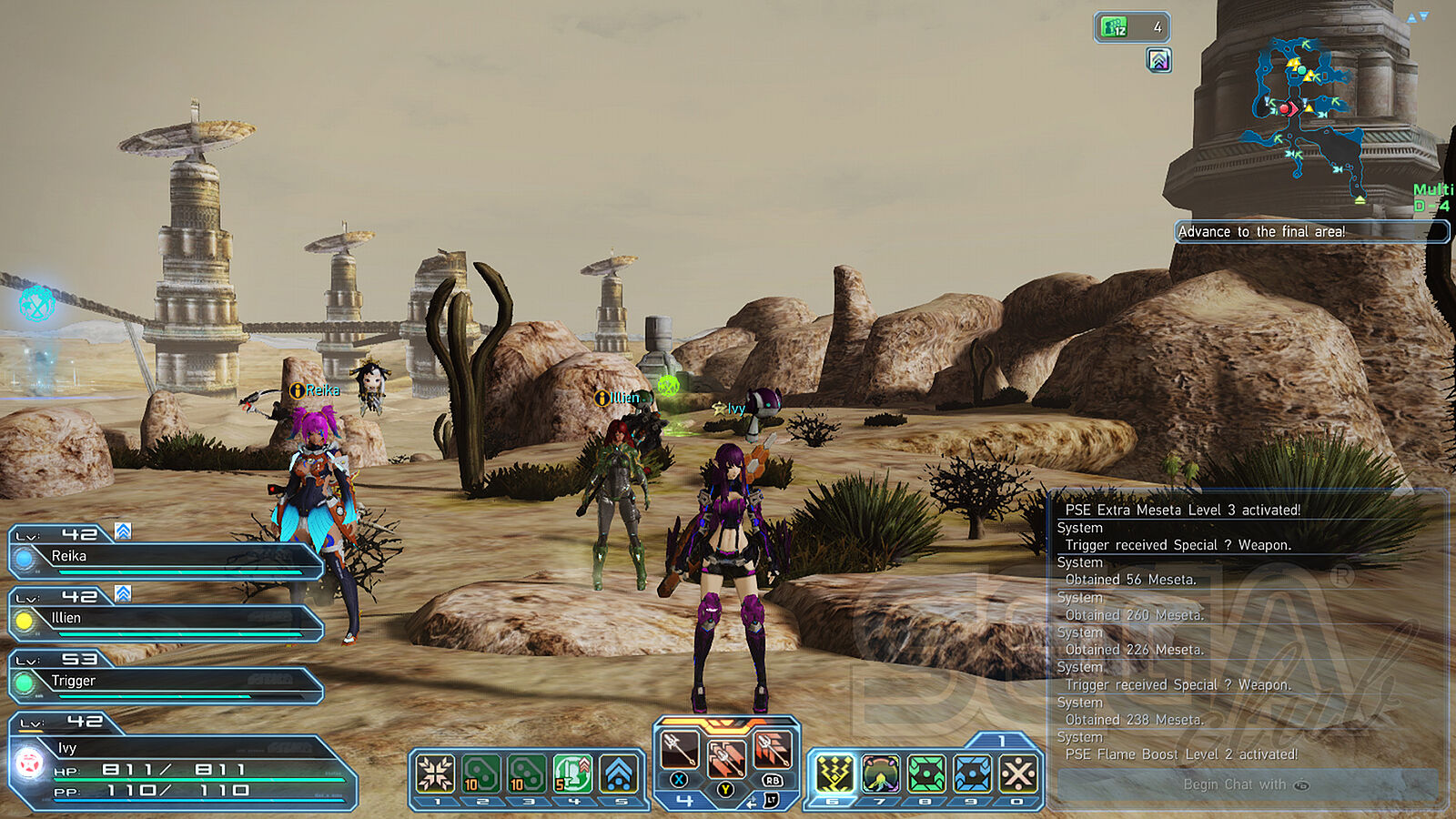
Task: Use the green diamond-frame skill in slot 8
Action: [x=926, y=774]
